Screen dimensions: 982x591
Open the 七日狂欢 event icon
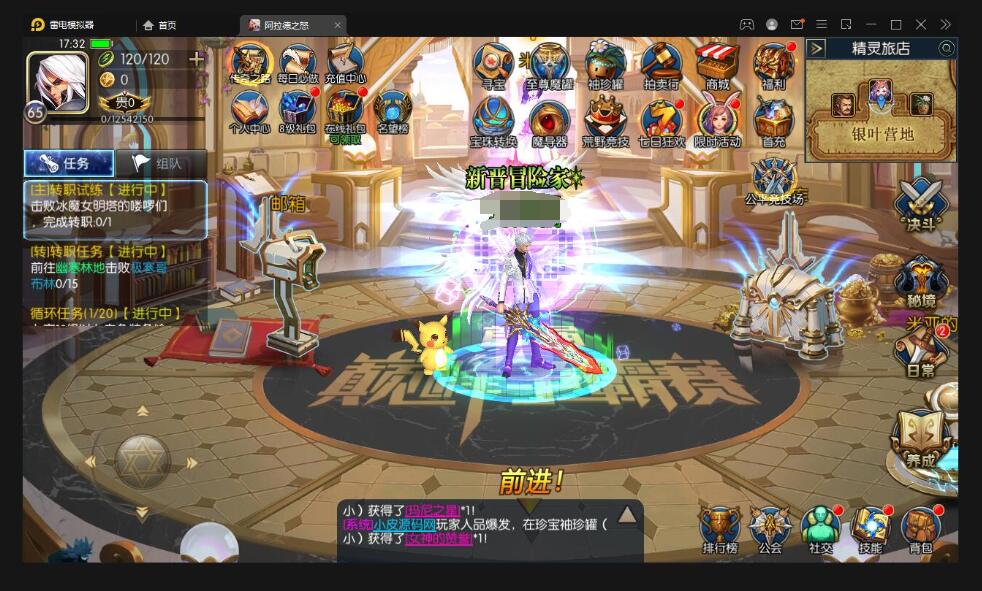pos(661,120)
